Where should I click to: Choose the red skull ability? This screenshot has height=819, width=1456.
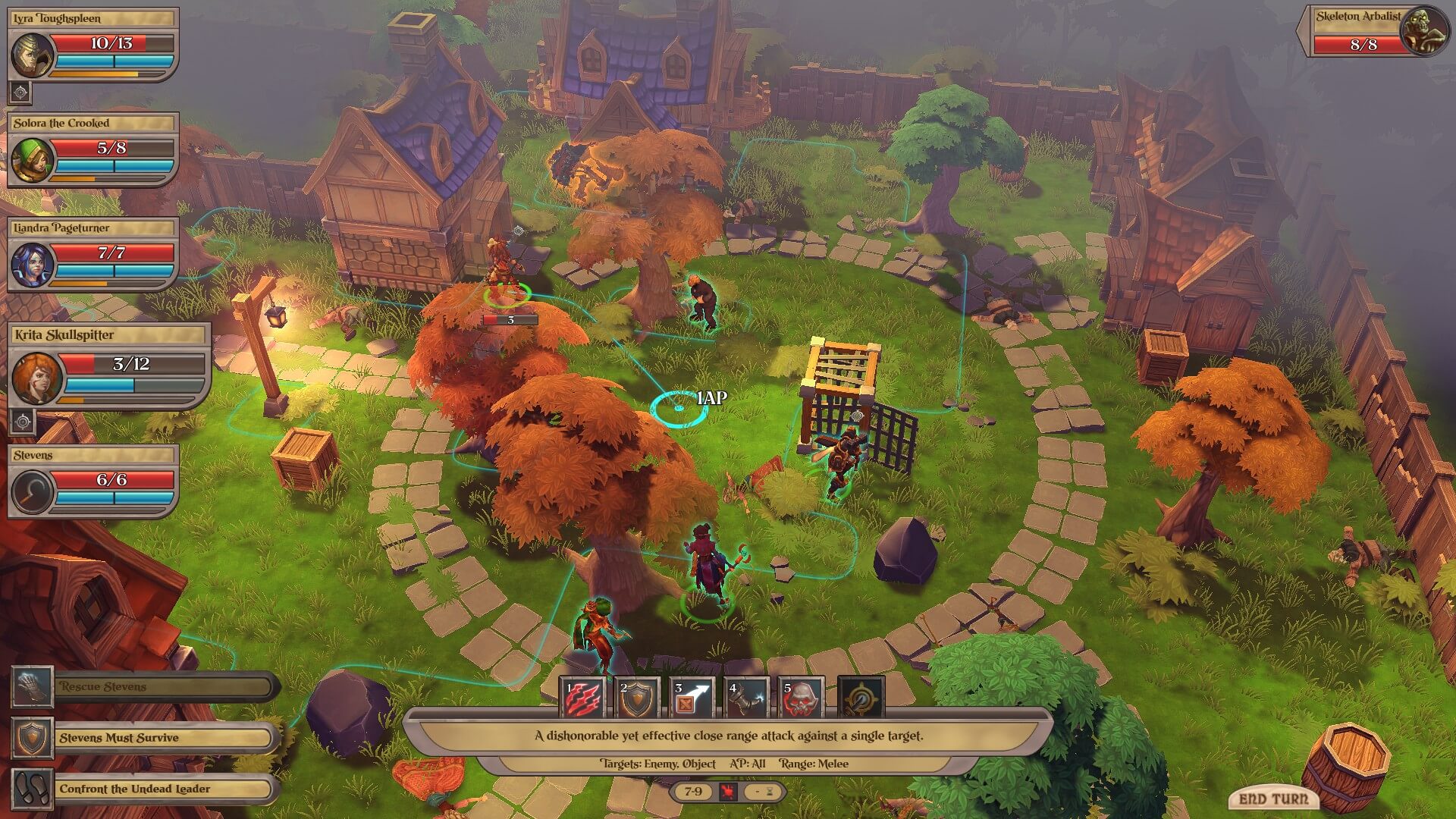pyautogui.click(x=802, y=698)
